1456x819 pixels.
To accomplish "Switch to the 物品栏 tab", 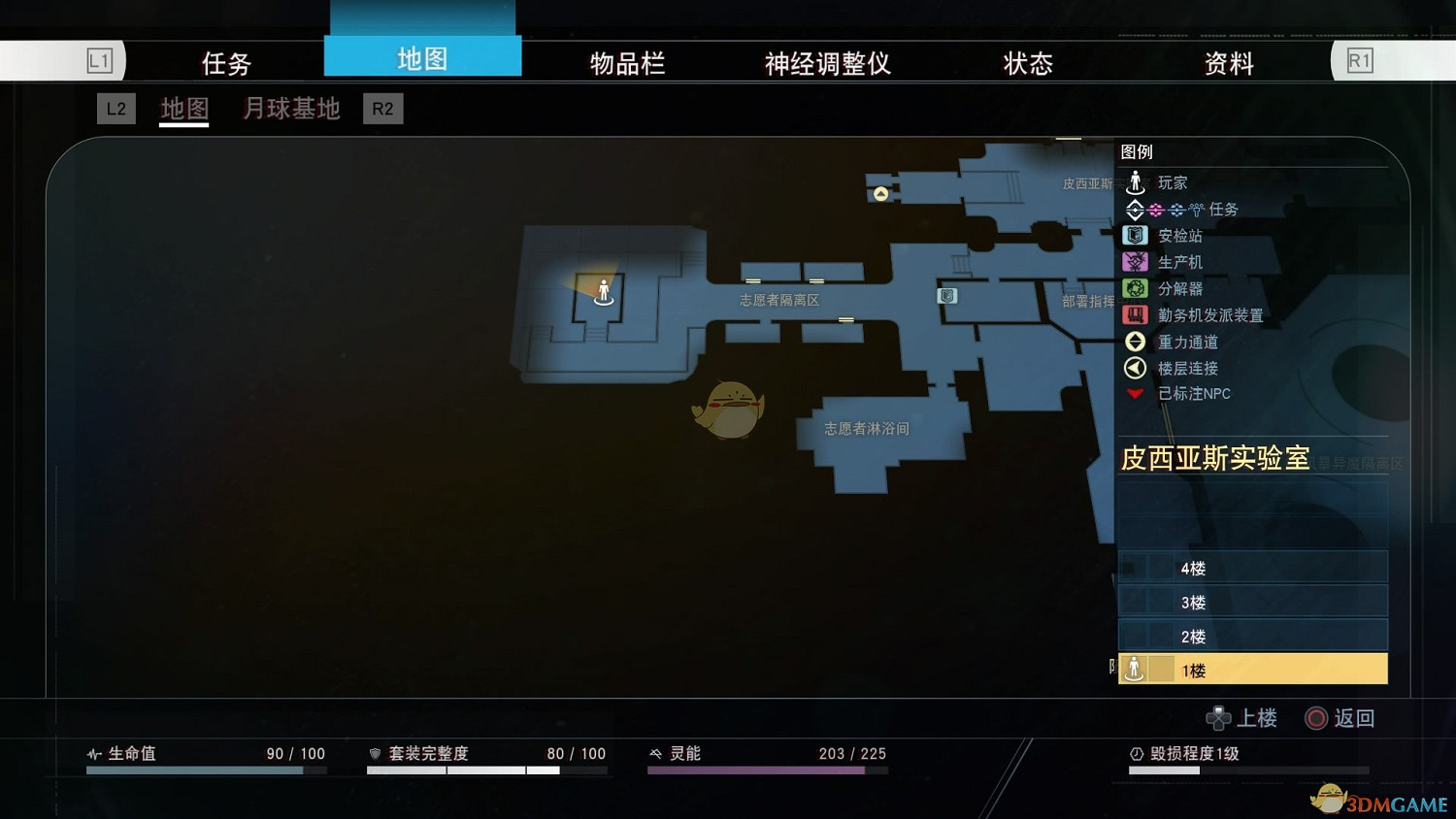I will click(626, 61).
